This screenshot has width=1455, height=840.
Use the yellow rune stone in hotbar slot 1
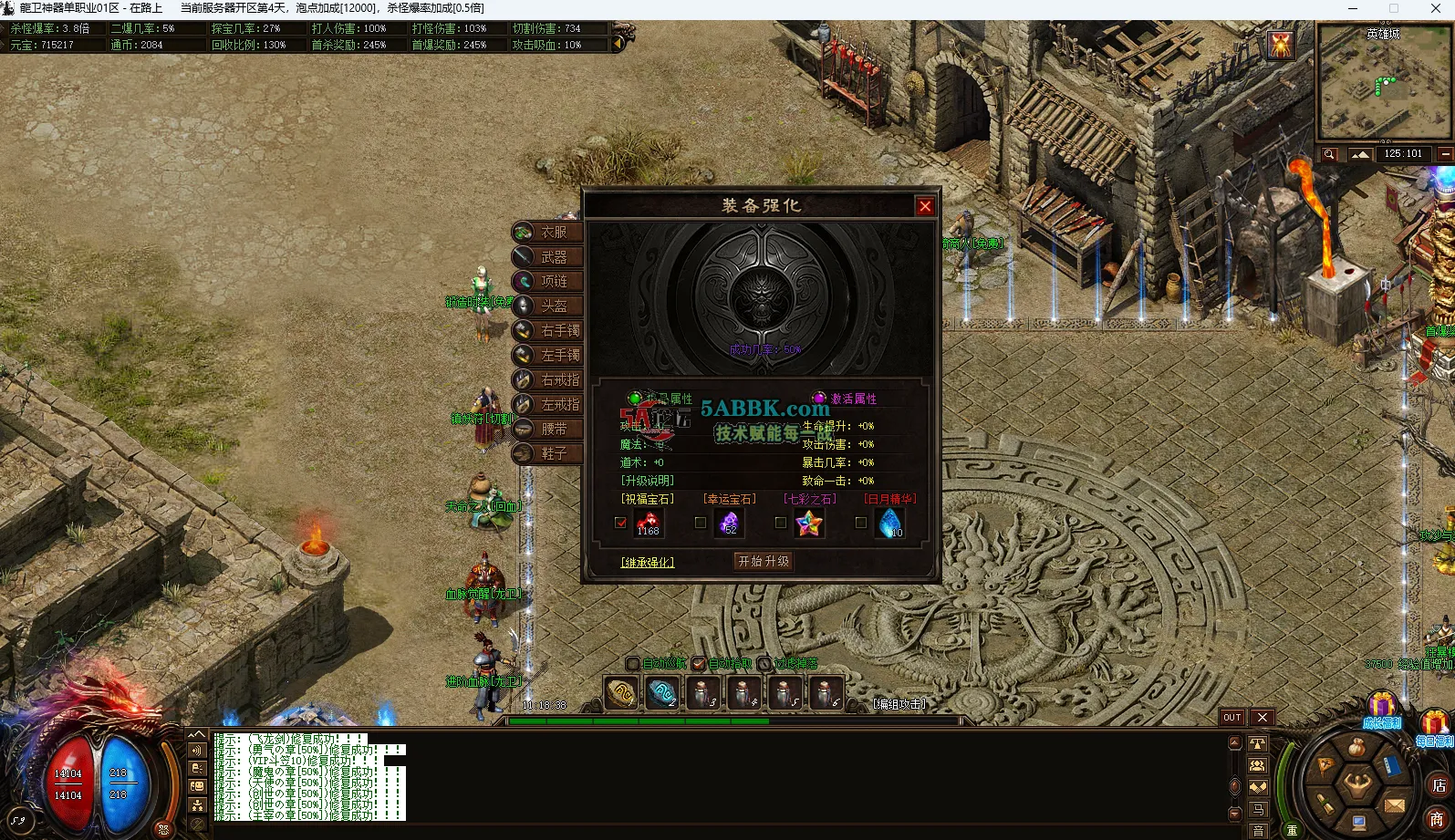621,693
